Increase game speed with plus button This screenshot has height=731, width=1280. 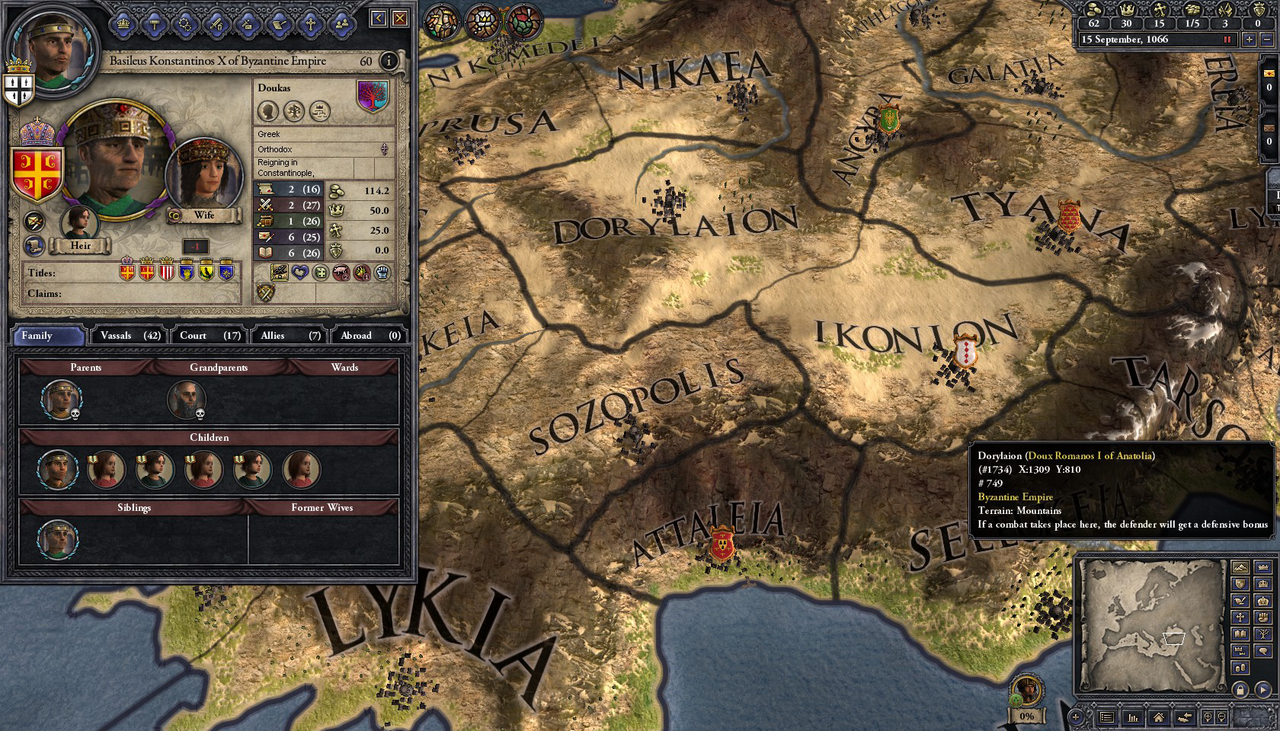[1249, 39]
